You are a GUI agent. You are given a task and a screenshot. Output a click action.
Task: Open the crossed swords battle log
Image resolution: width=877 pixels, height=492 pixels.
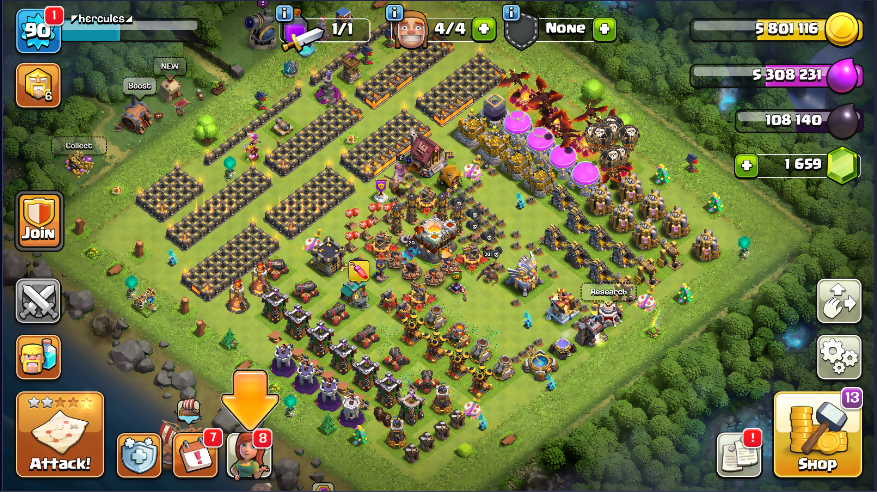coord(38,301)
